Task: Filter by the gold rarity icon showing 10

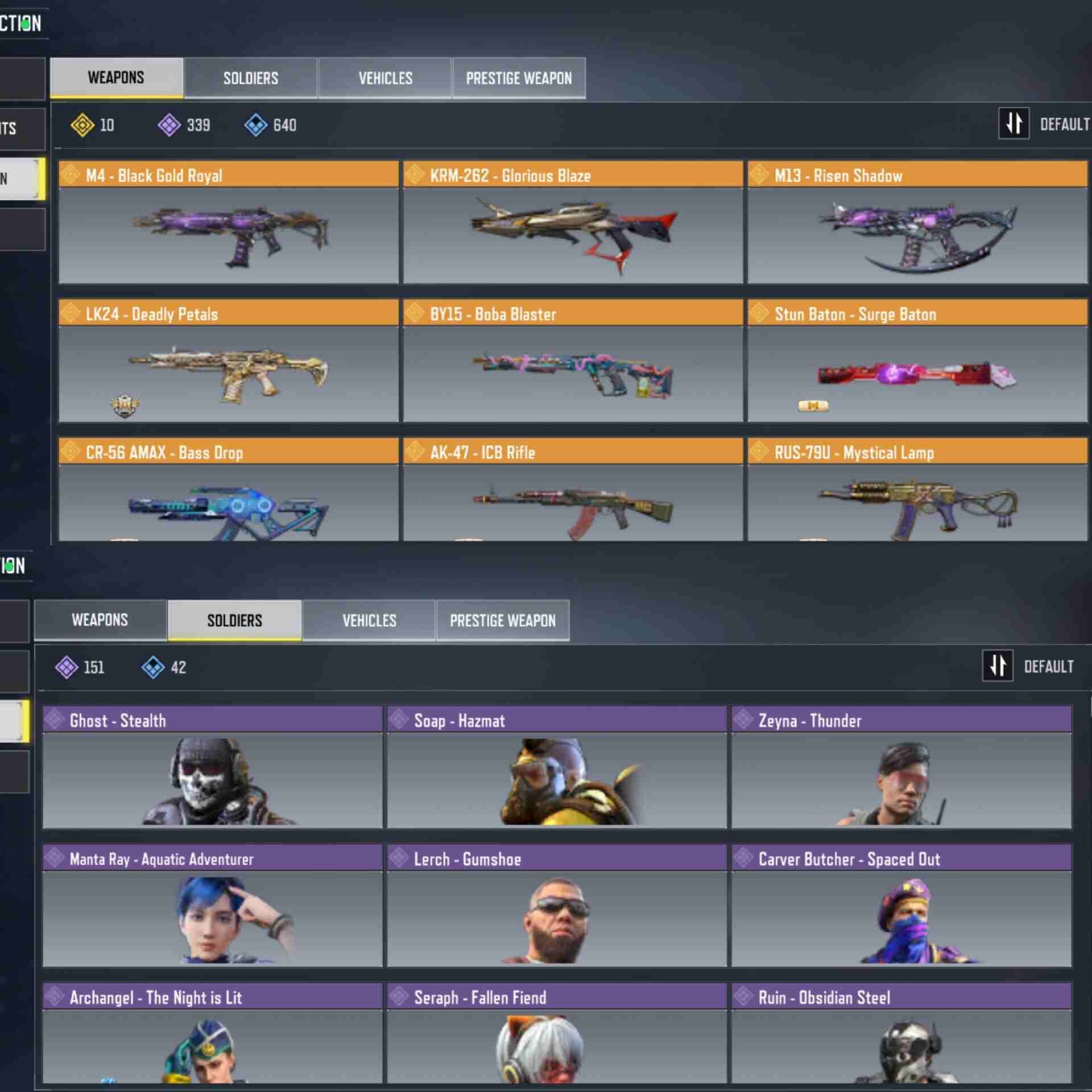Action: (x=82, y=125)
